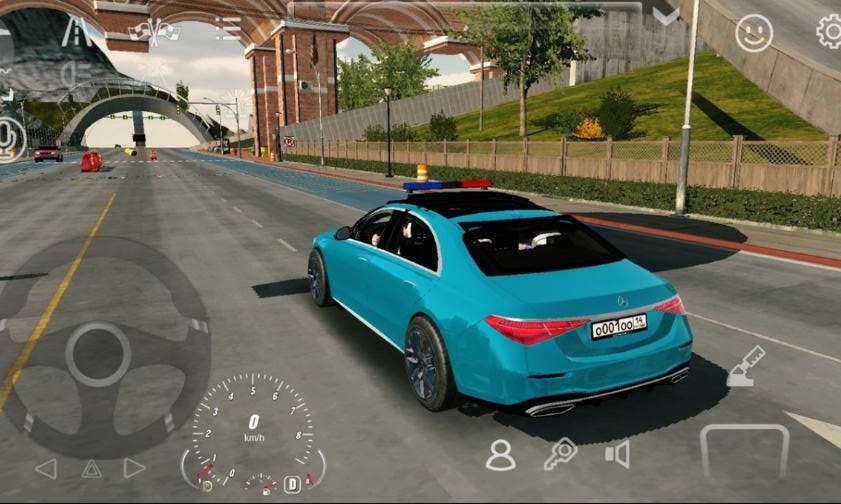Tap the car key icon
Viewport: 841px width, 504px height.
click(560, 454)
